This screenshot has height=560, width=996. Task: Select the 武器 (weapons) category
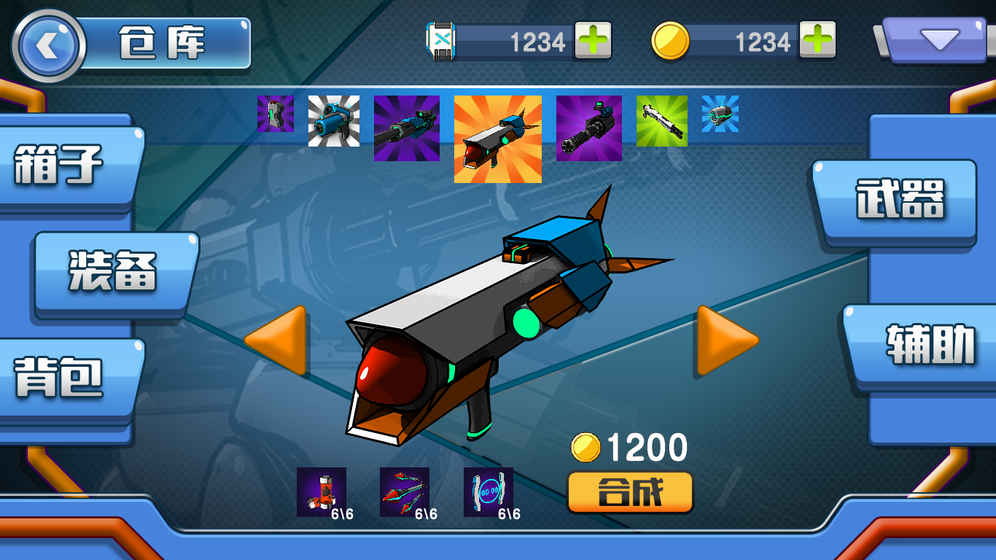[899, 200]
